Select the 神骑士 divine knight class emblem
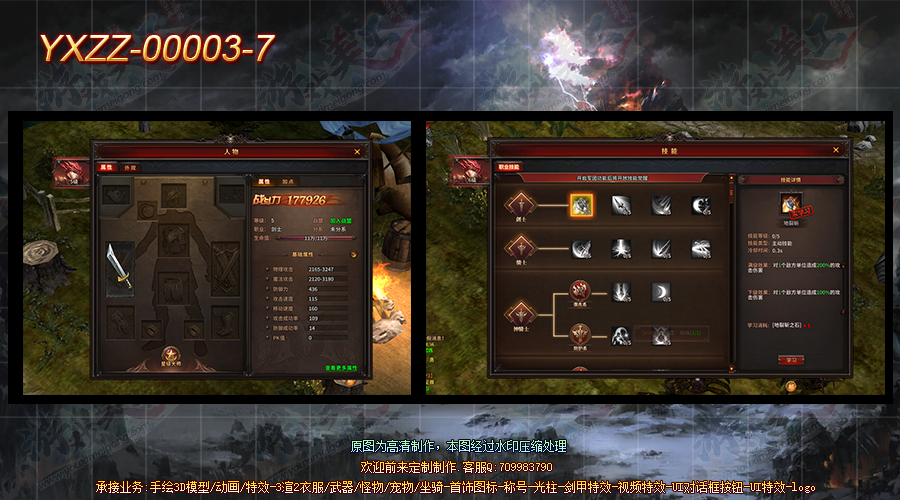900x500 pixels. tap(519, 313)
